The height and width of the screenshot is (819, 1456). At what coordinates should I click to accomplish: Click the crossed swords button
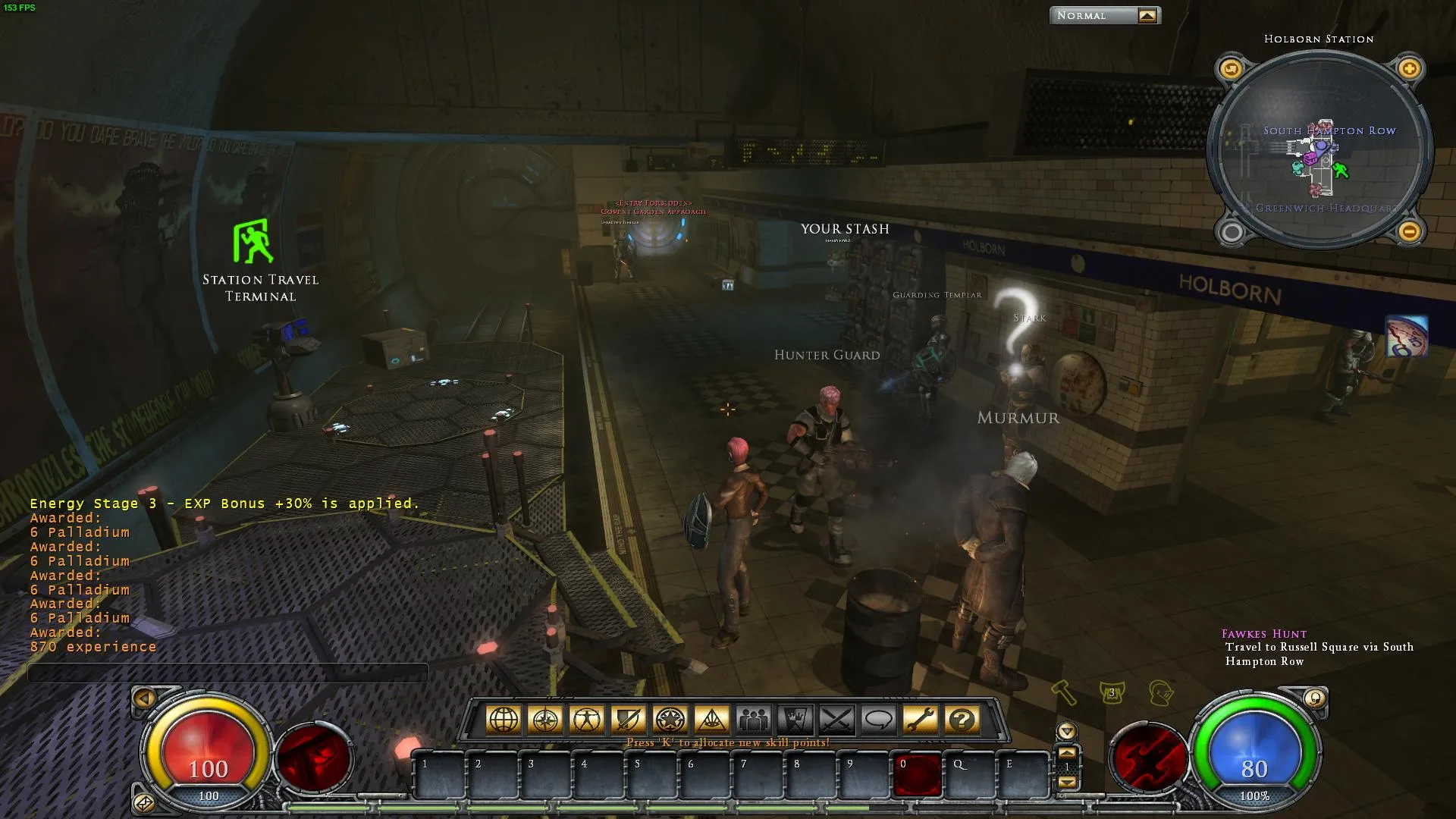[837, 719]
